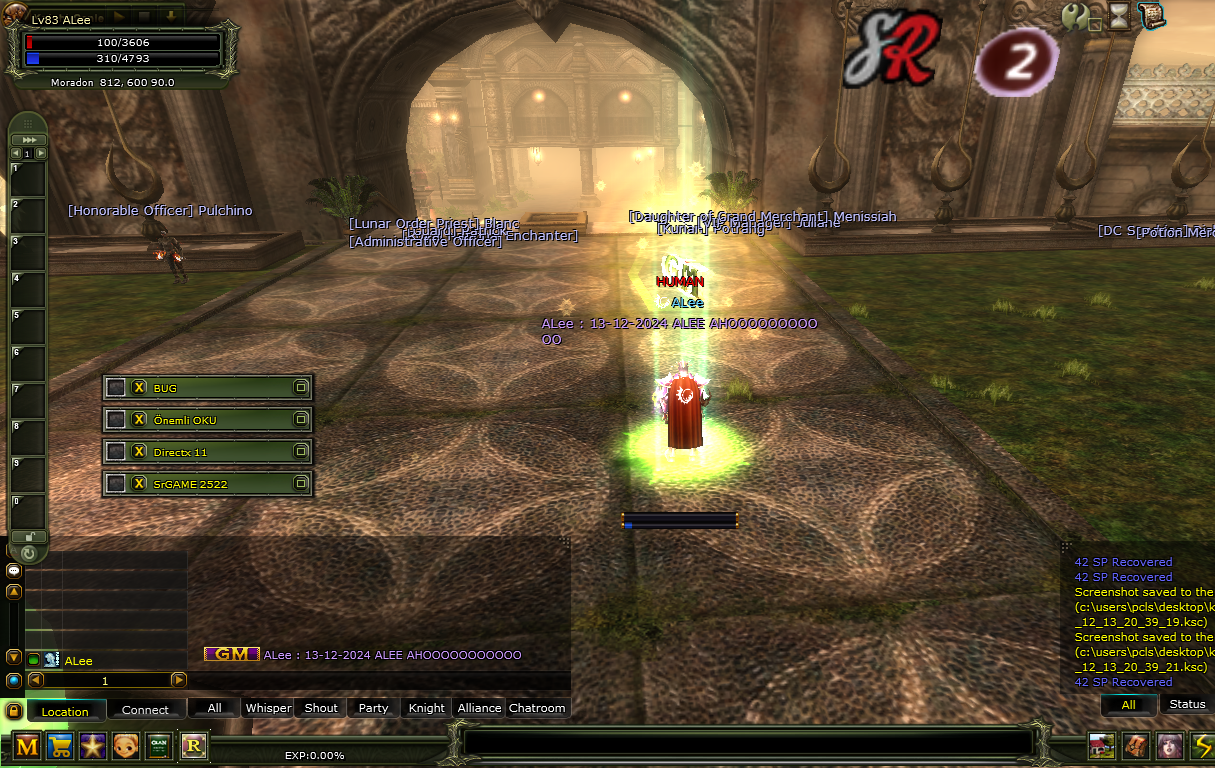1215x768 pixels.
Task: Switch the info log to Status
Action: point(1187,704)
